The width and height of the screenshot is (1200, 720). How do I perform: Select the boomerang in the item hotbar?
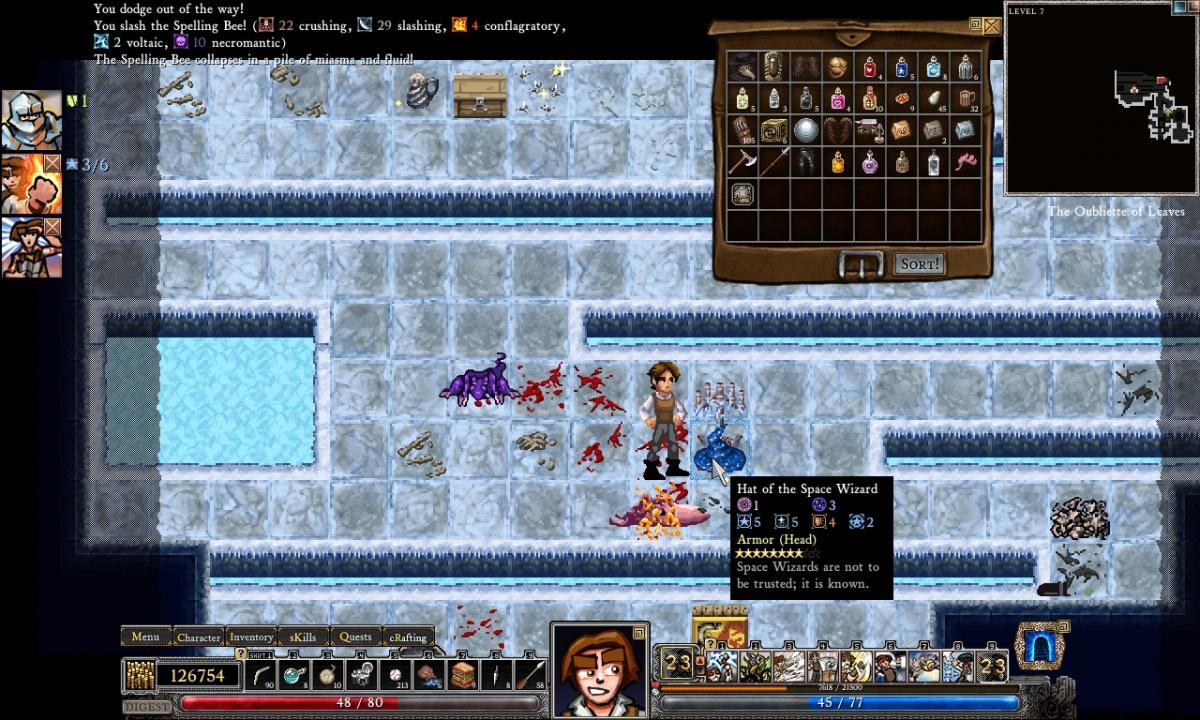[x=262, y=674]
